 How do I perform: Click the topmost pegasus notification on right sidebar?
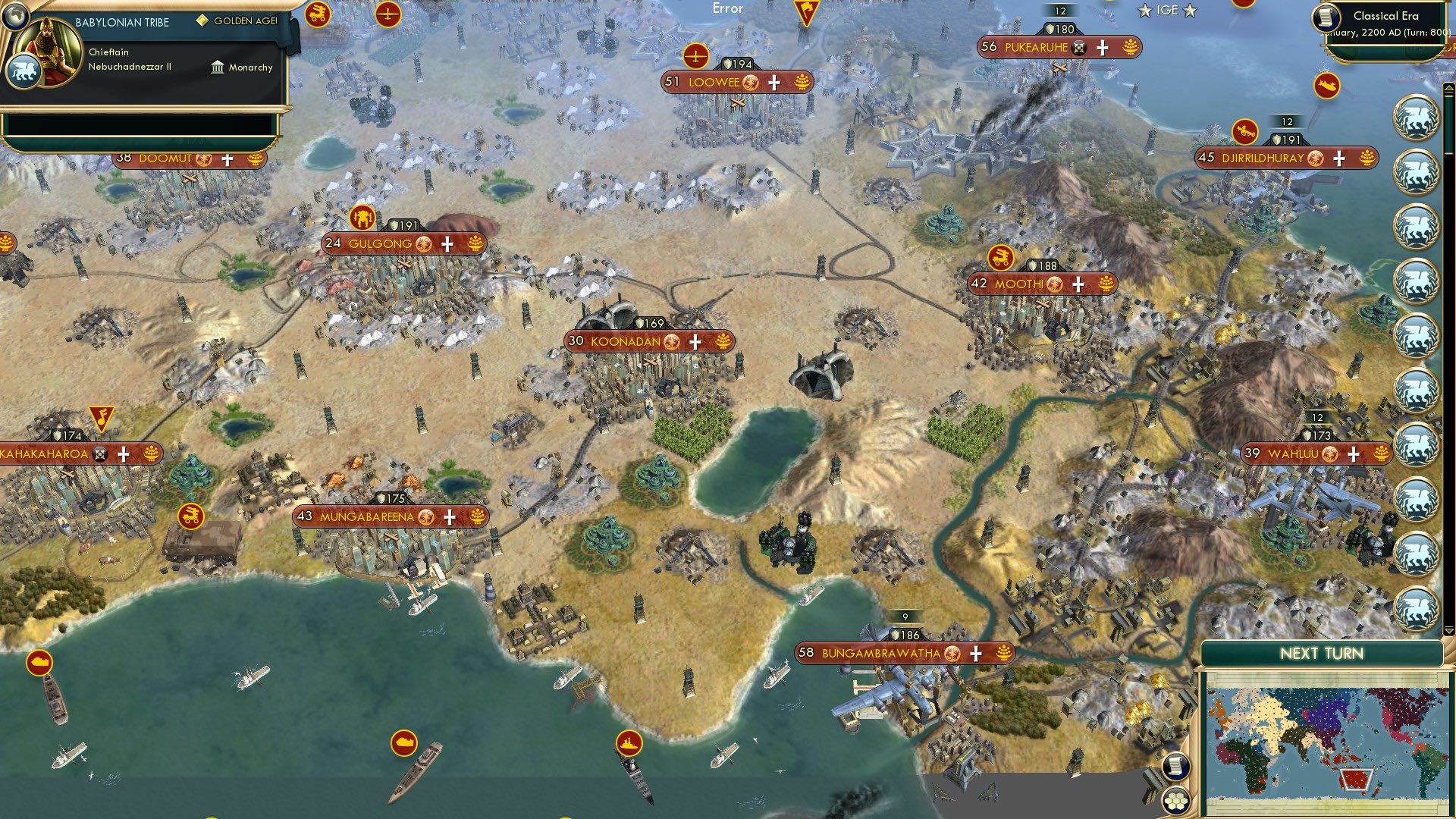click(x=1416, y=118)
